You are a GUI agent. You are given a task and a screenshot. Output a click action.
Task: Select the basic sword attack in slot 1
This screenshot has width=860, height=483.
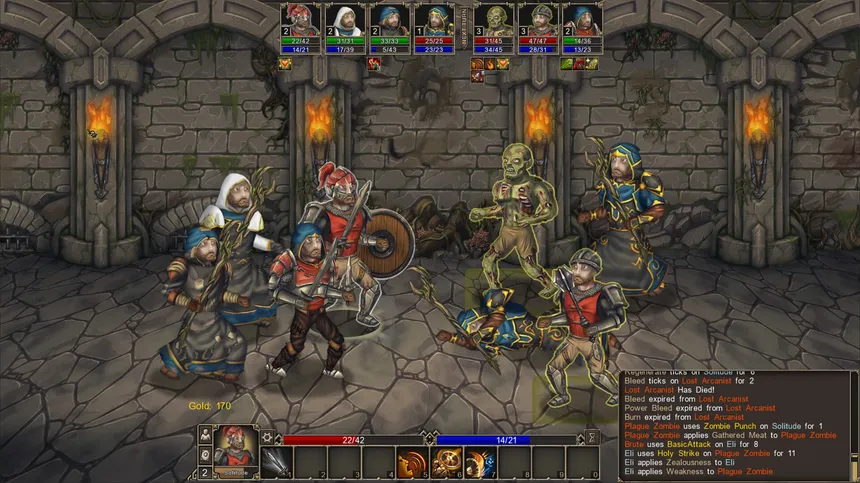pos(276,463)
